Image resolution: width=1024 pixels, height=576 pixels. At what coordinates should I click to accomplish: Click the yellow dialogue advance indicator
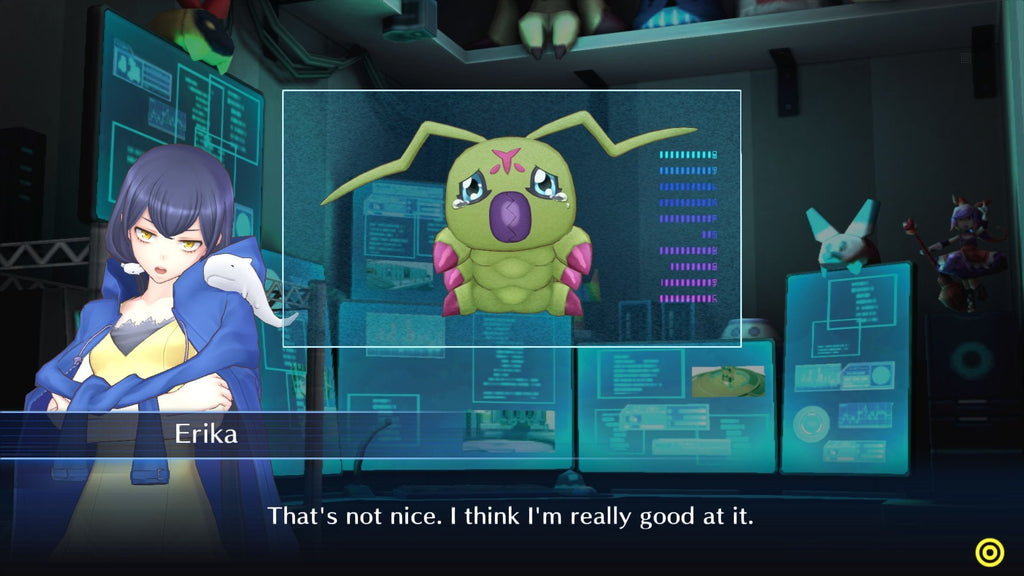coord(990,552)
